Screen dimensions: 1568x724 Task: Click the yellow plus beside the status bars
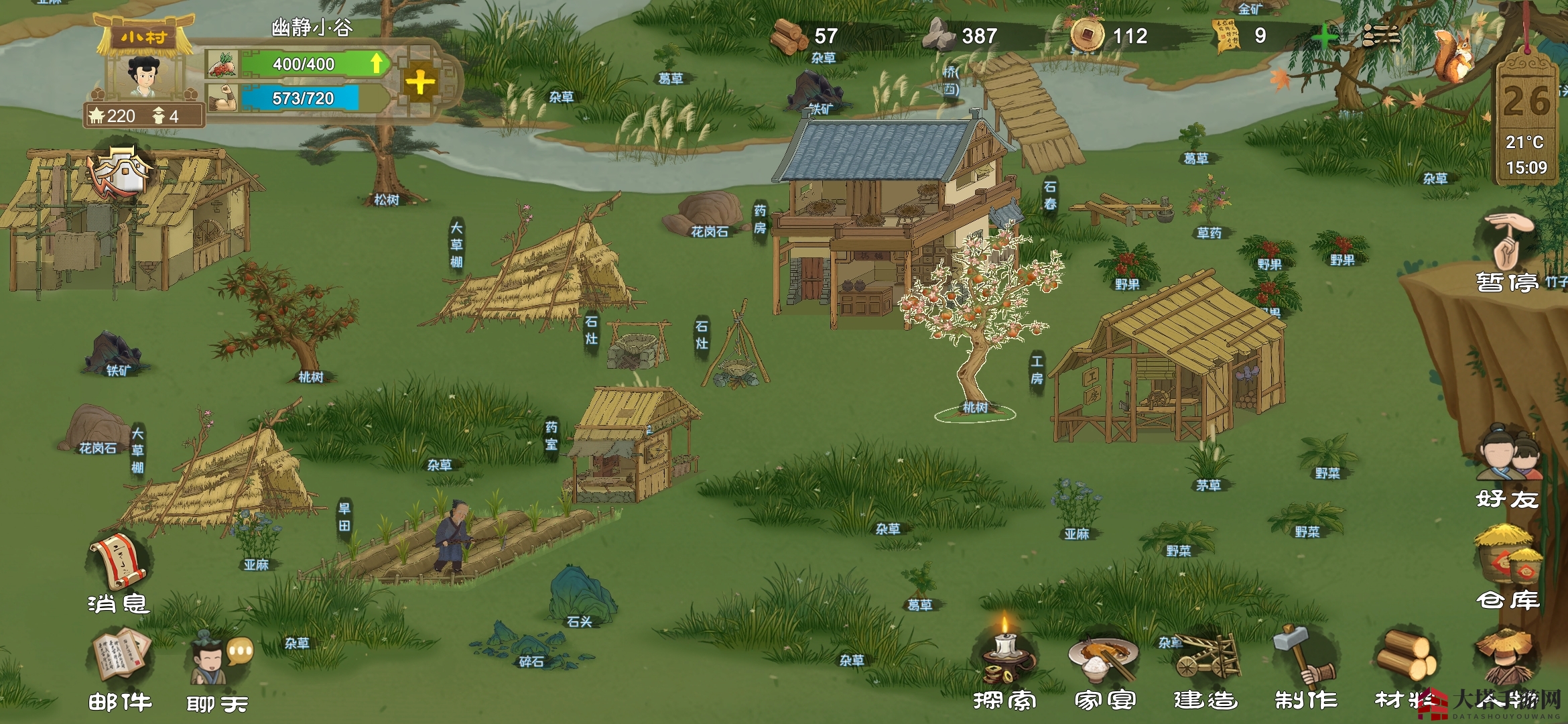[x=420, y=83]
